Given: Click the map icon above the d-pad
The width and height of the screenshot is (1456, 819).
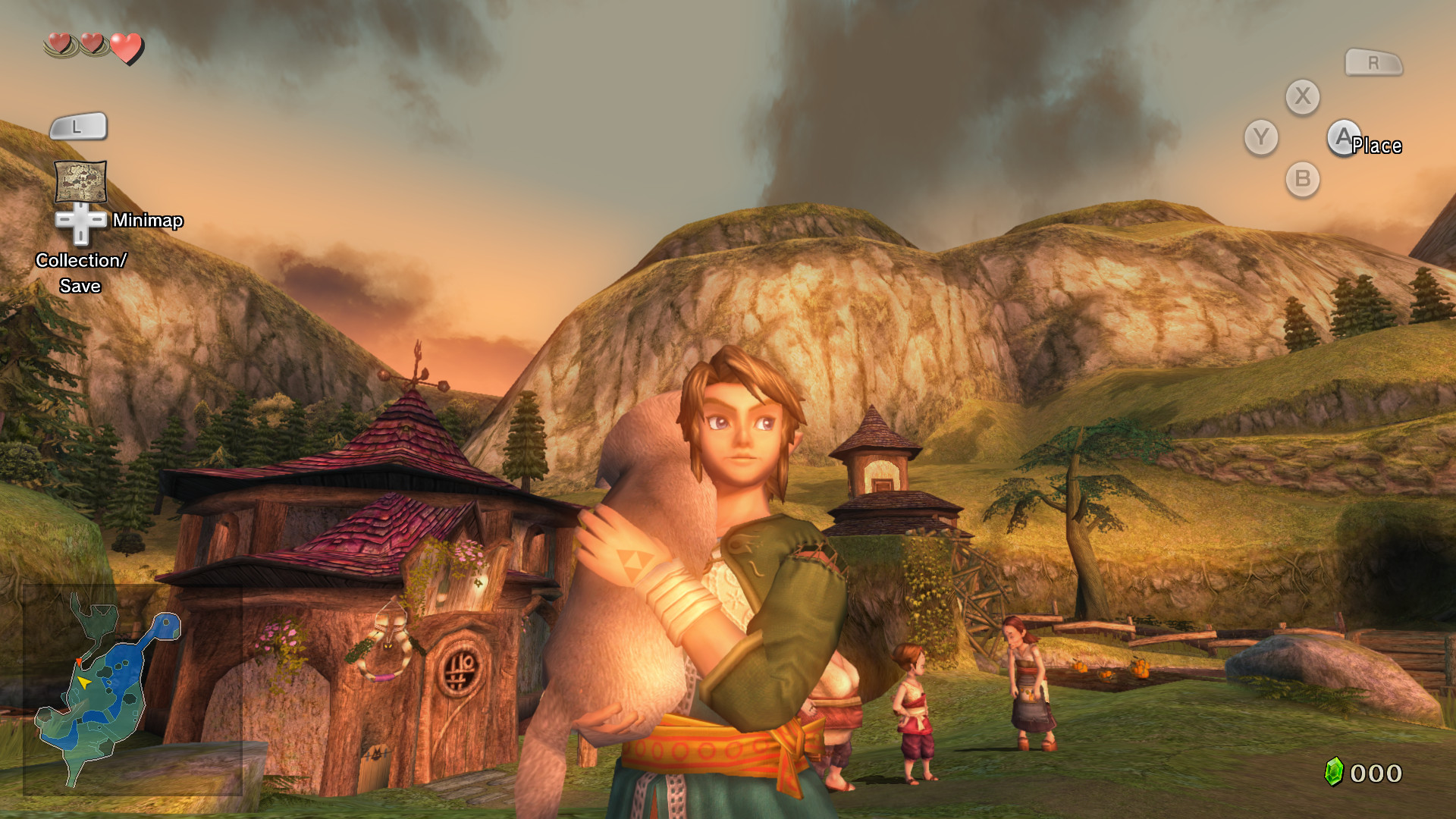Looking at the screenshot, I should click(80, 180).
